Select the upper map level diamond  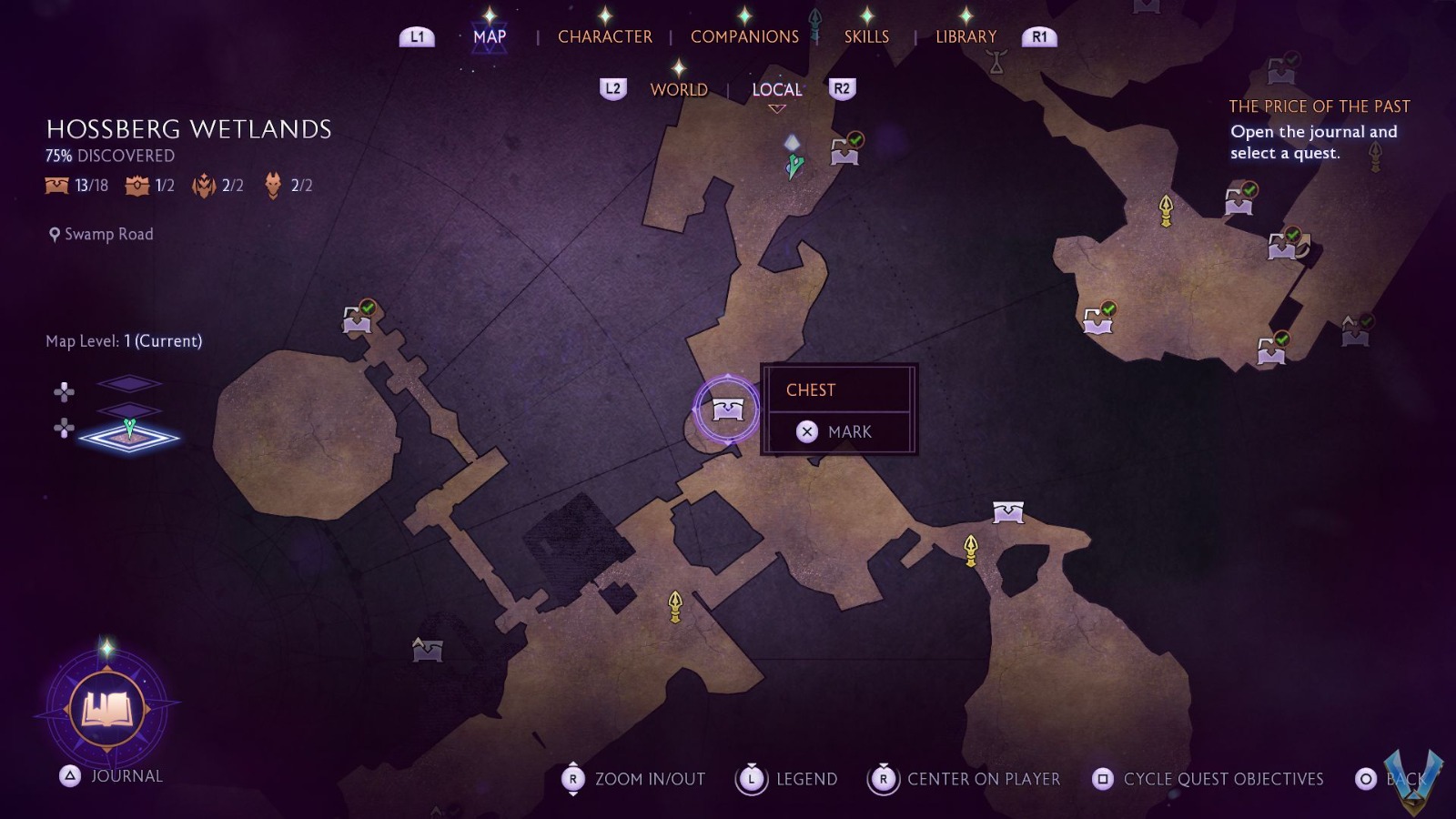tap(132, 383)
